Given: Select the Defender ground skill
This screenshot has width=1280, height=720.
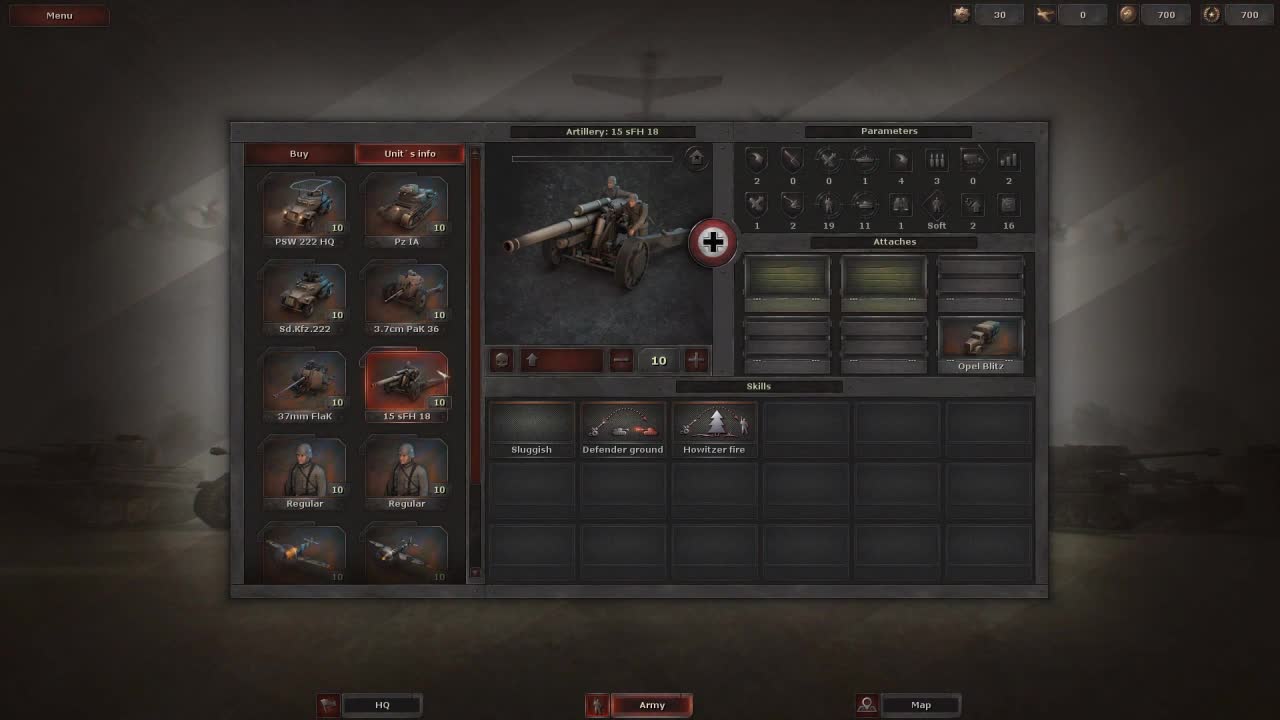Looking at the screenshot, I should coord(622,425).
